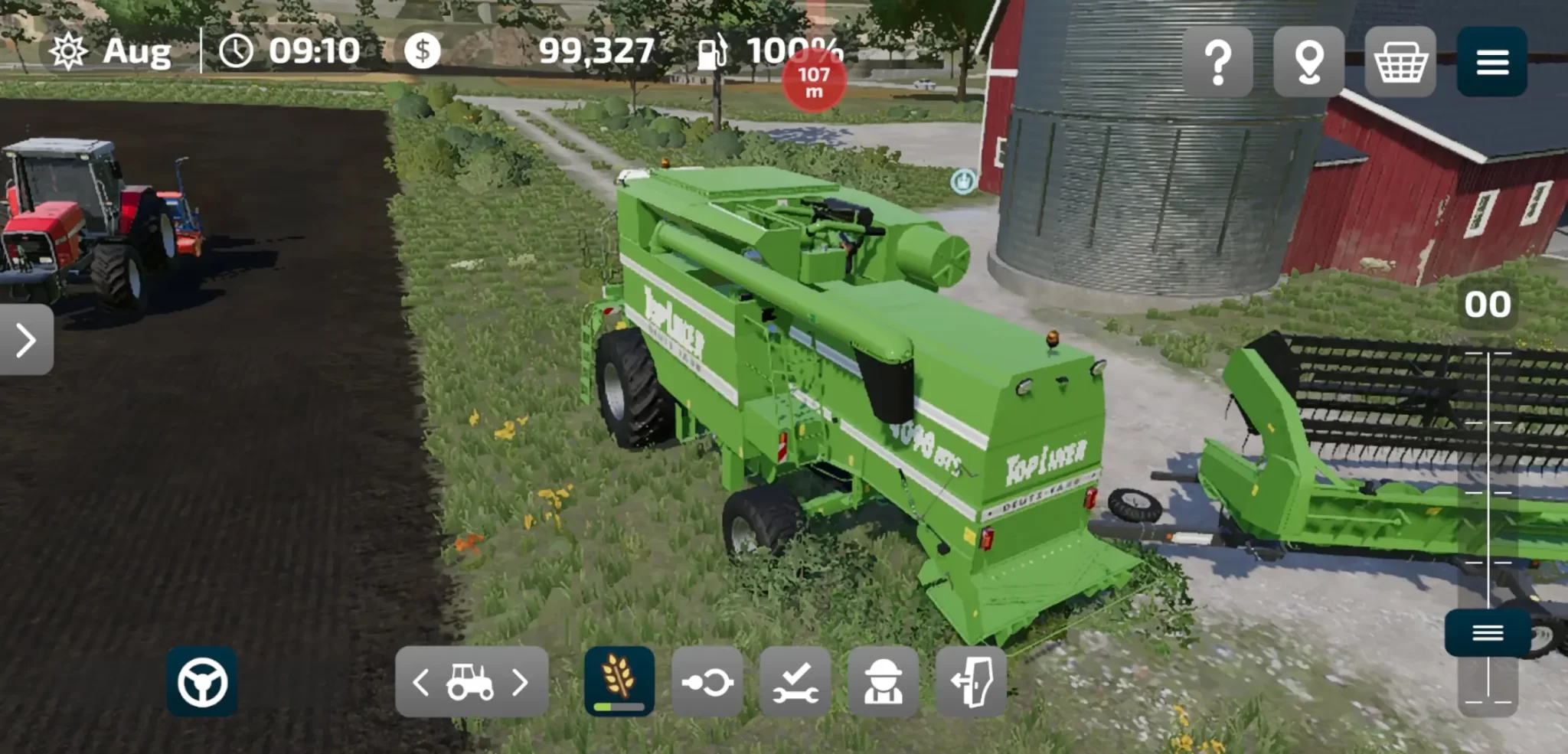Select the dollar money icon
The image size is (1568, 754).
423,51
